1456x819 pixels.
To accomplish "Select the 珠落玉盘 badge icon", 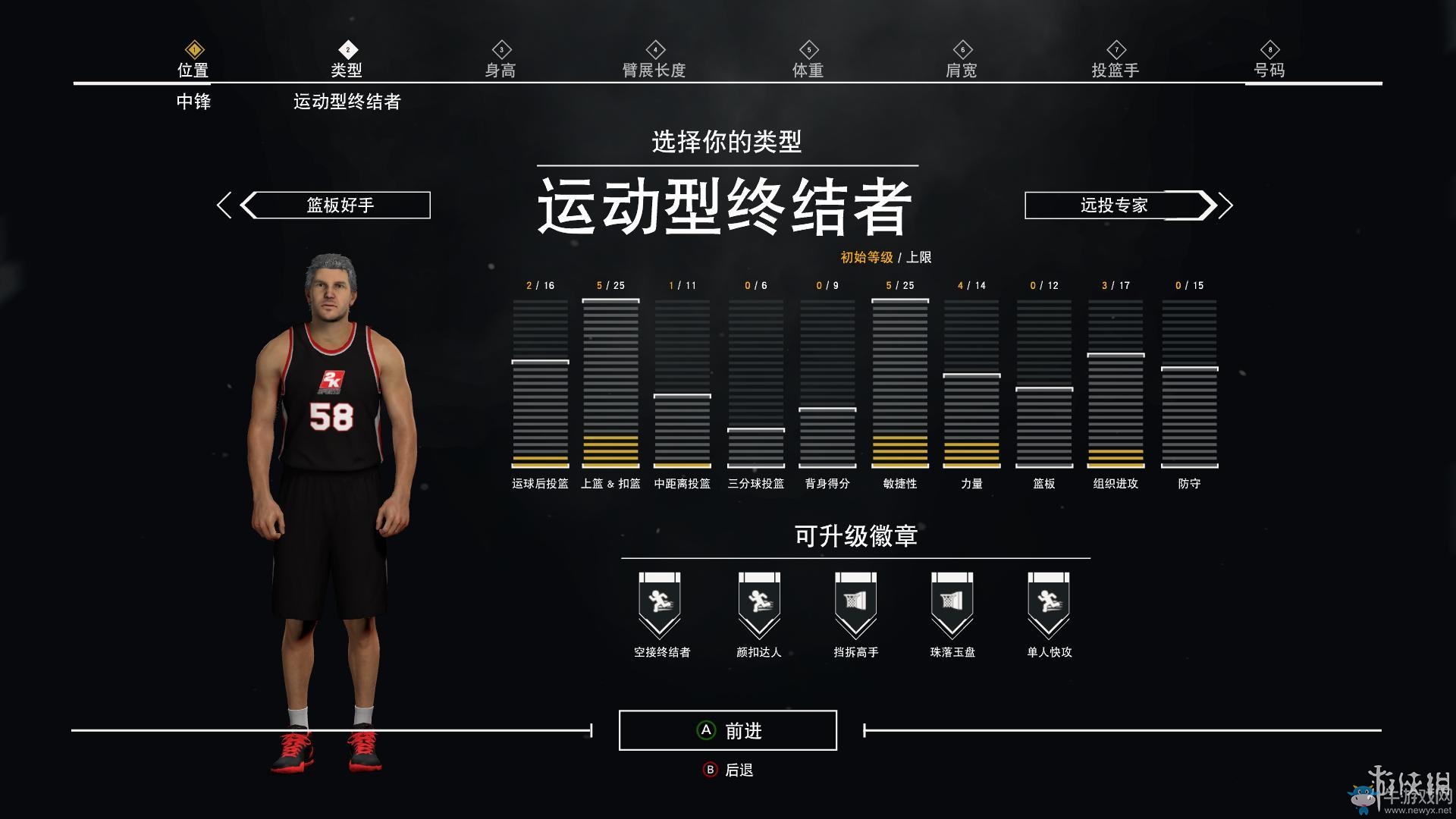I will 952,603.
